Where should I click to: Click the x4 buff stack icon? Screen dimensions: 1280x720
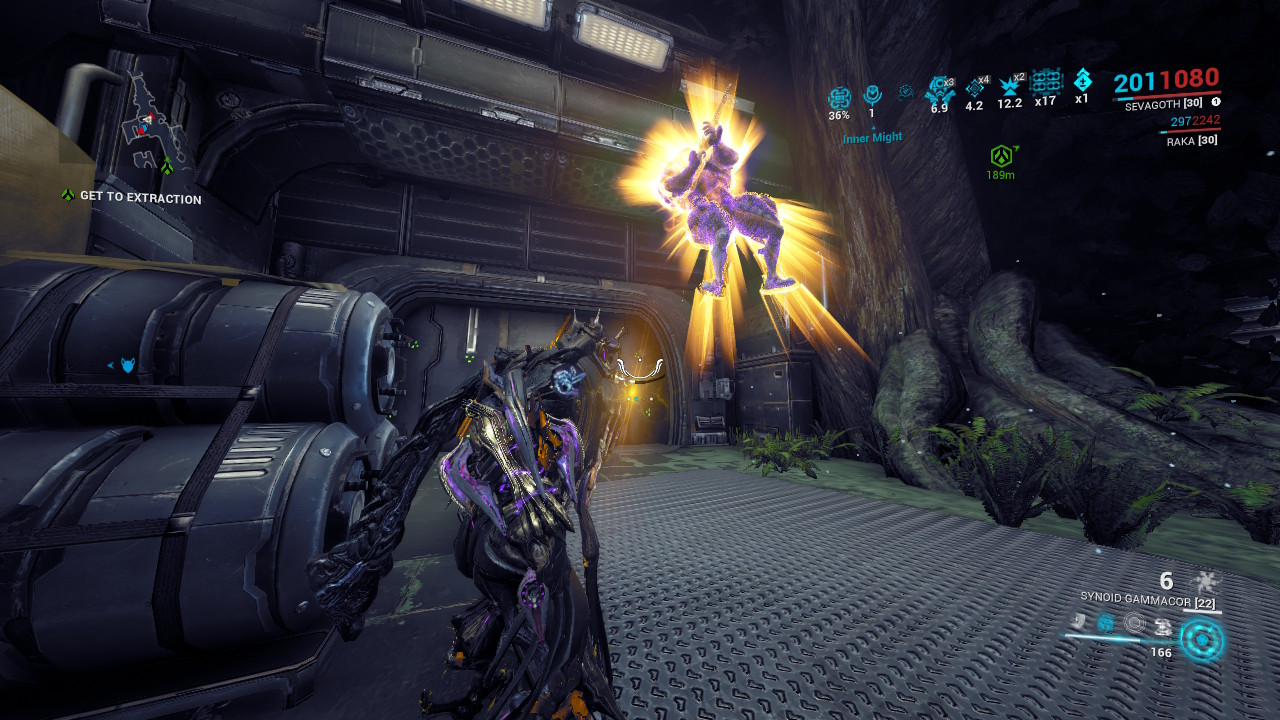(x=975, y=88)
